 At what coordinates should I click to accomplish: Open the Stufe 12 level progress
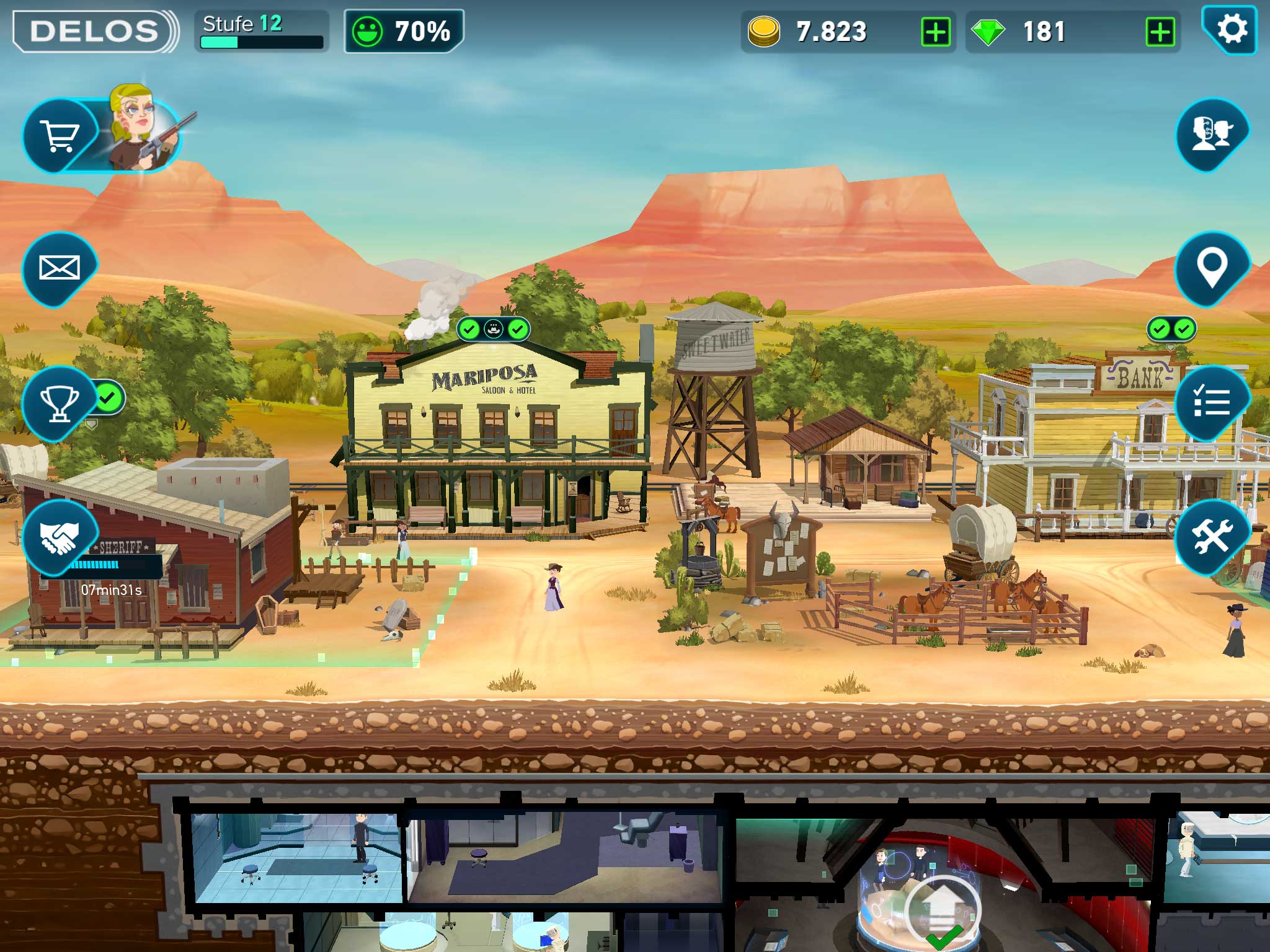coord(261,31)
